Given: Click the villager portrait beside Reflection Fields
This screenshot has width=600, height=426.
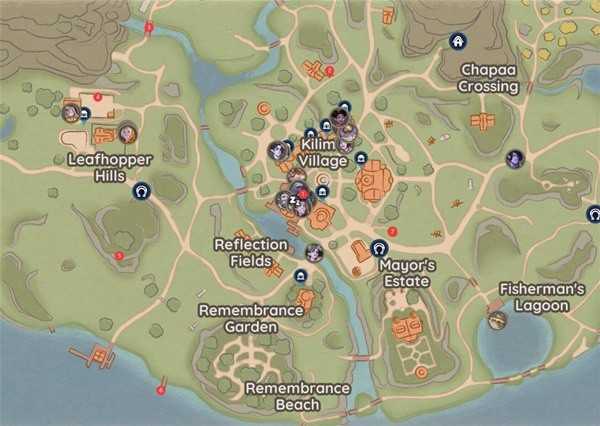Looking at the screenshot, I should point(314,252).
